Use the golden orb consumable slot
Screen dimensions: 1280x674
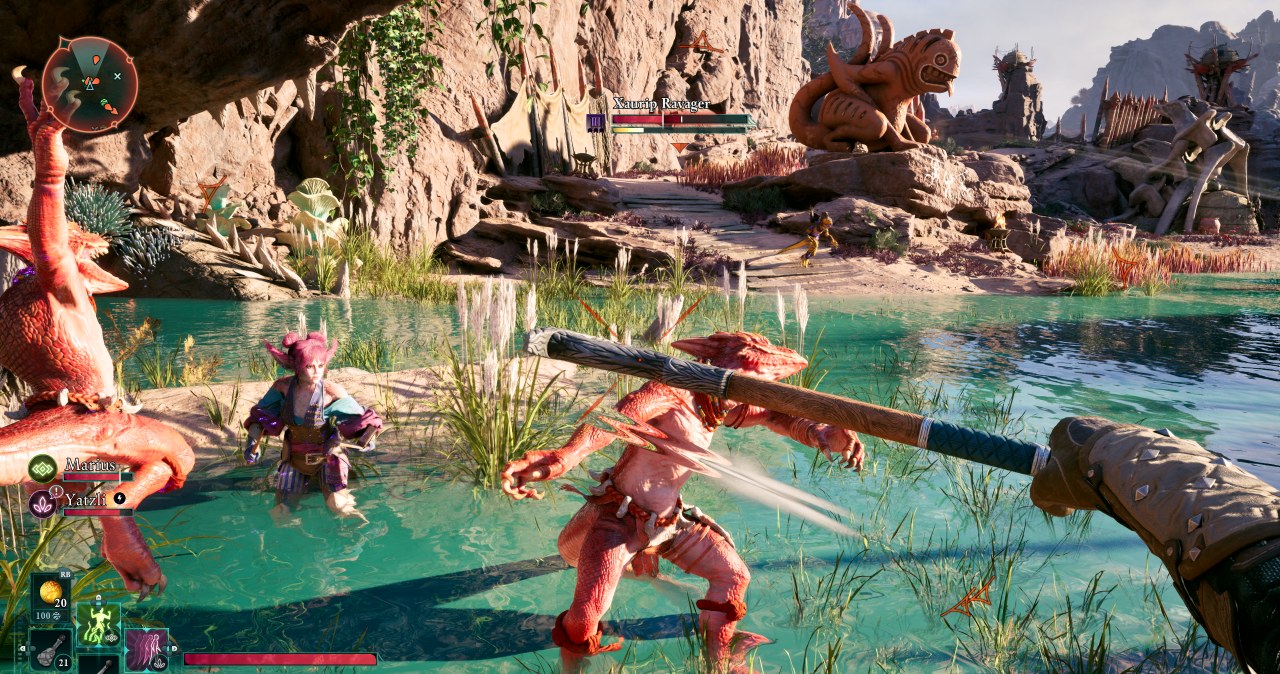(50, 591)
